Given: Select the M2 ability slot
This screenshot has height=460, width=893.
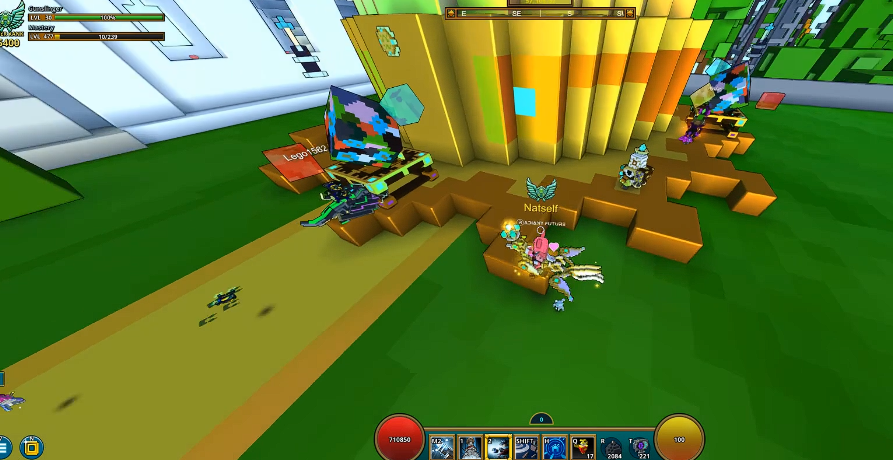Looking at the screenshot, I should point(441,447).
